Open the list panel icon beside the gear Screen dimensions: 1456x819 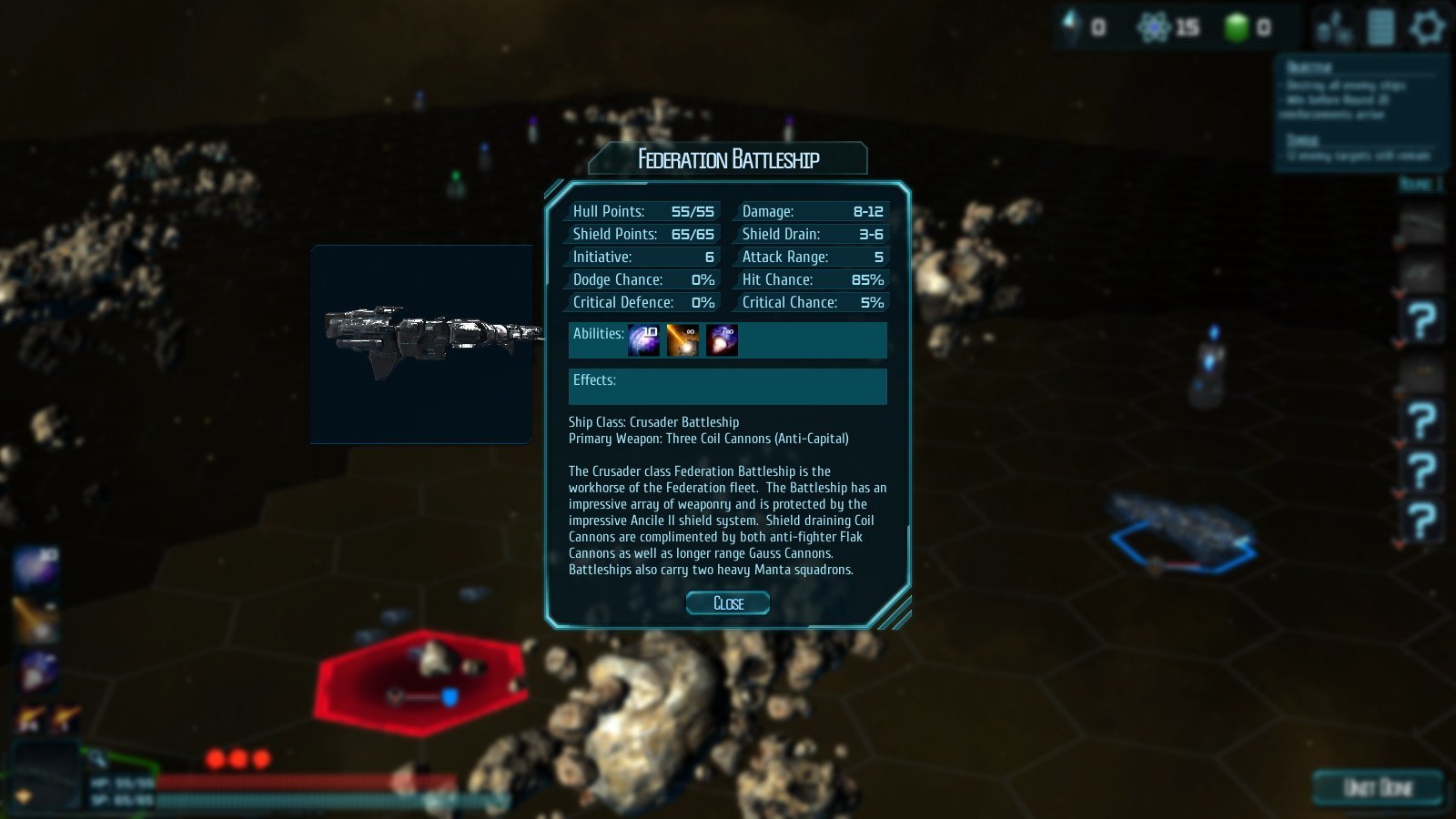pos(1380,27)
